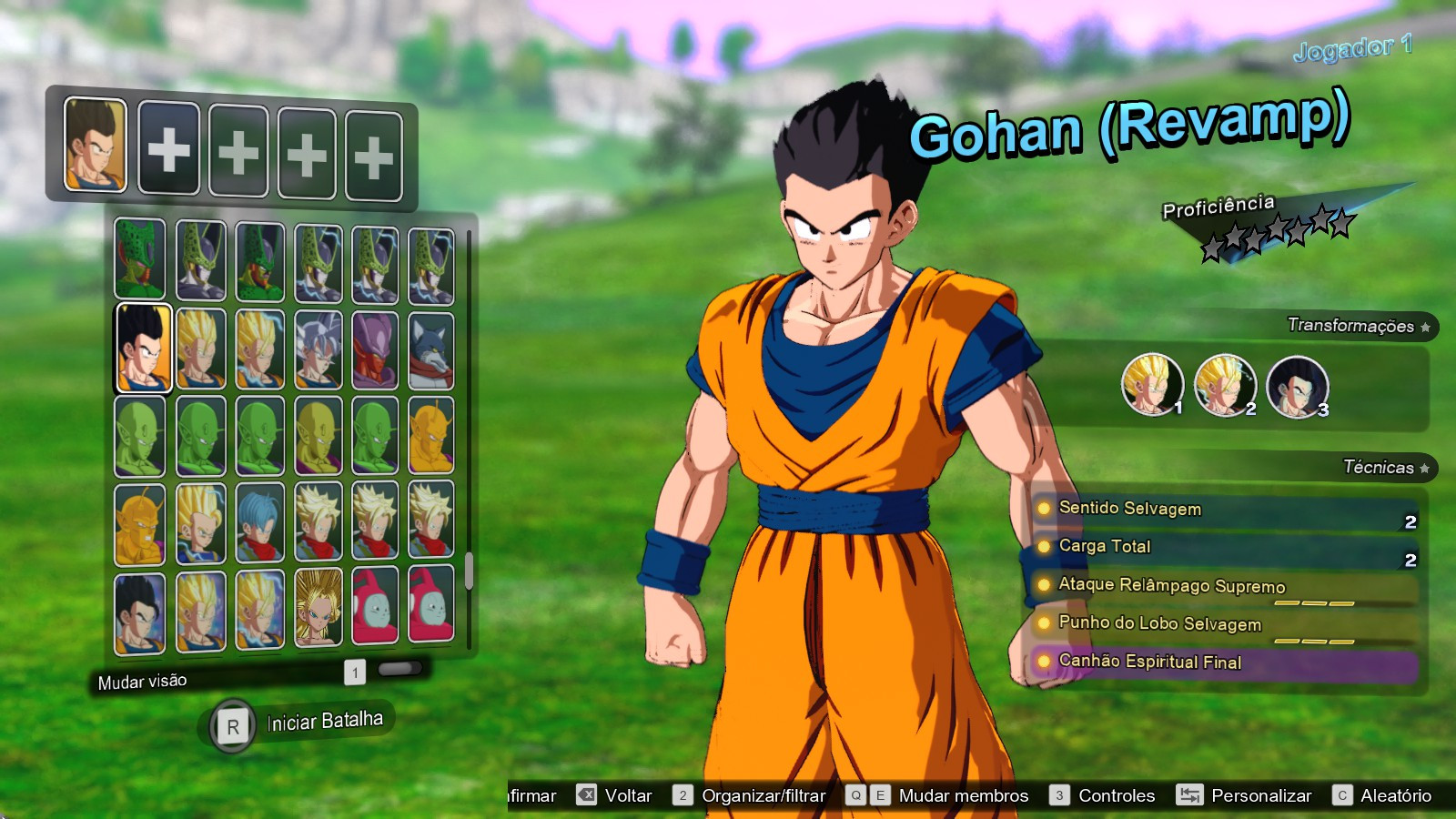This screenshot has height=819, width=1456.
Task: Pick the Janemba character portrait
Action: [376, 346]
